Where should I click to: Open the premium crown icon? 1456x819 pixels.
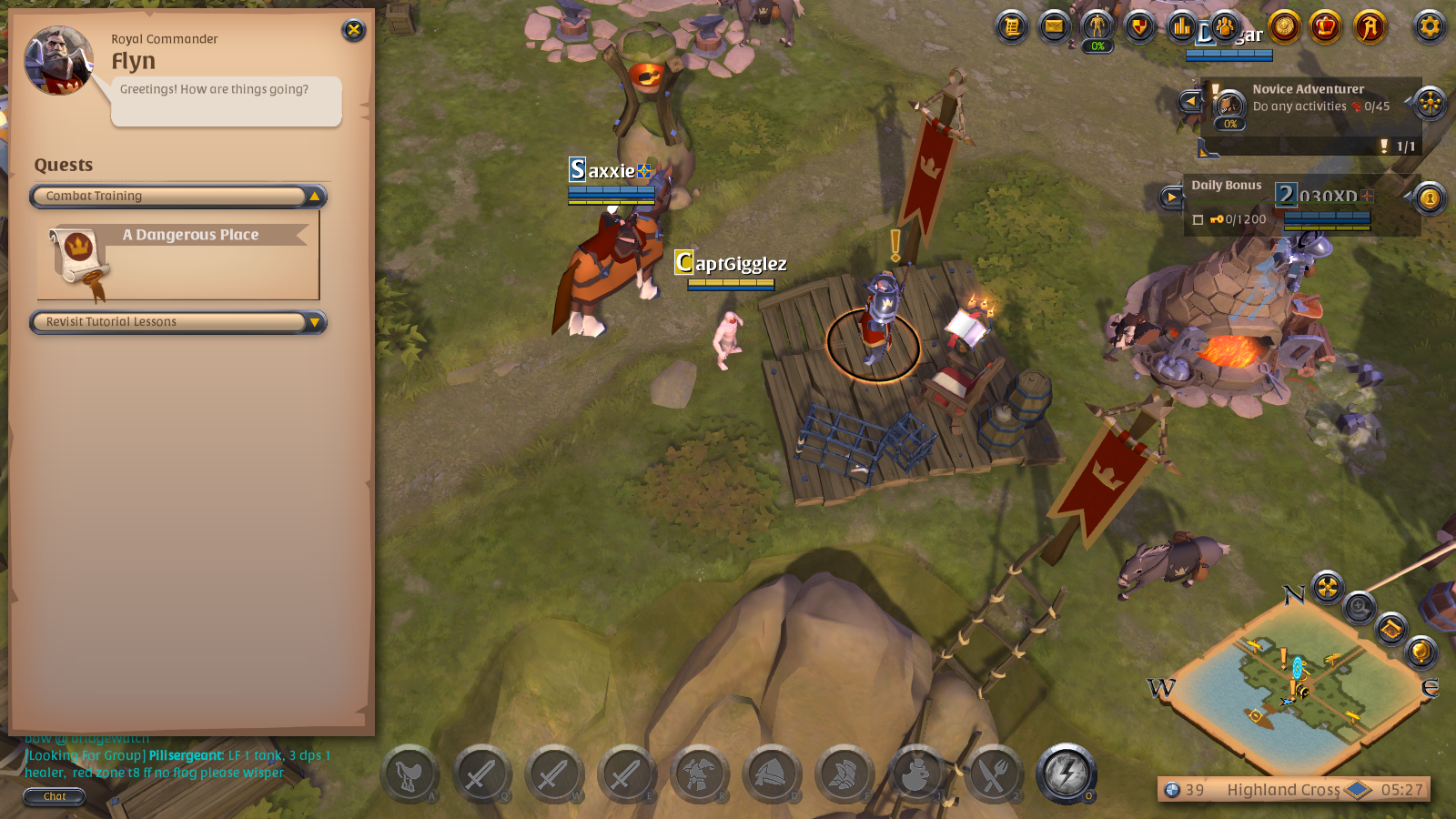(x=1326, y=27)
